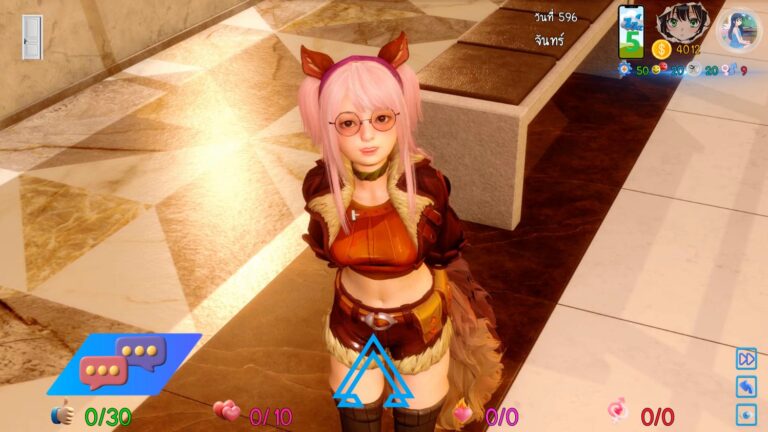Click the door exit icon

point(32,36)
